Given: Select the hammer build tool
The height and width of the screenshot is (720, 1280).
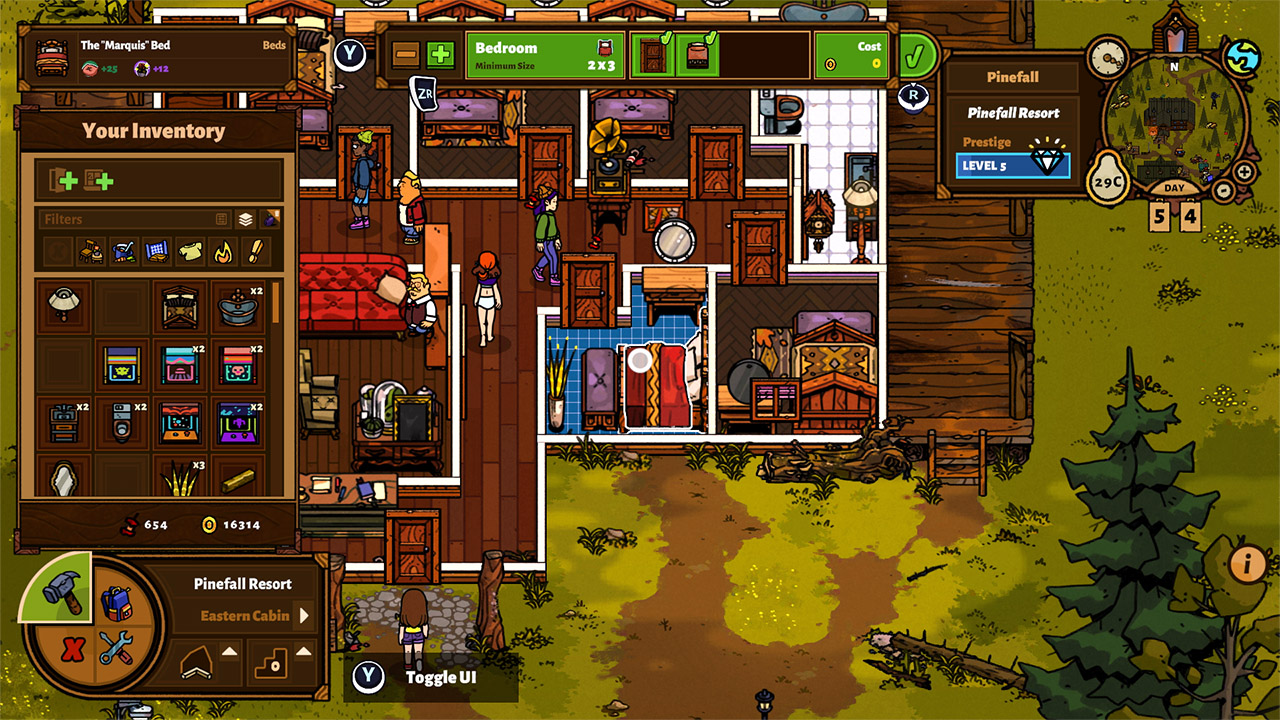Looking at the screenshot, I should click(63, 594).
